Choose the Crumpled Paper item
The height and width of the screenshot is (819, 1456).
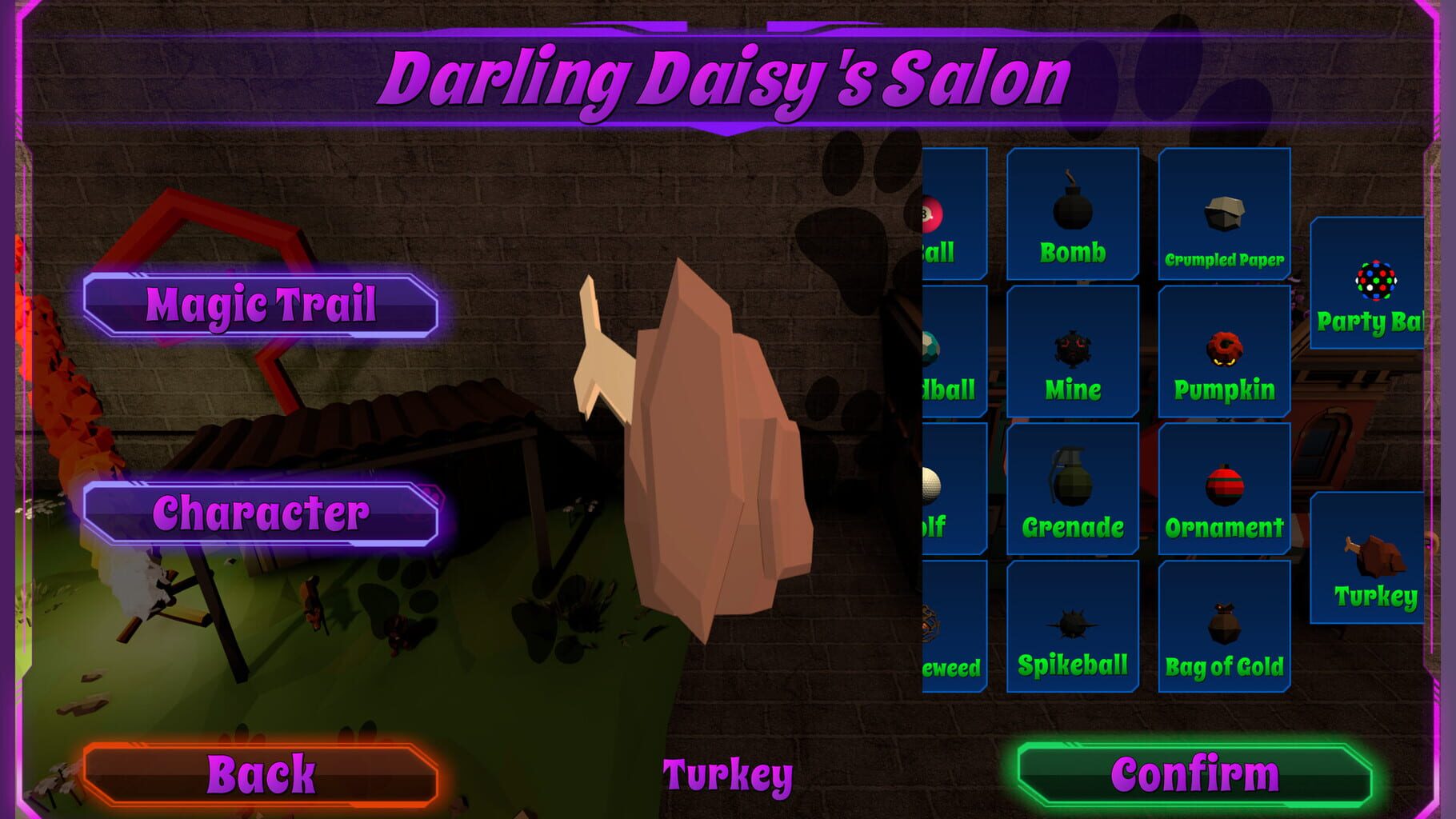coord(1224,212)
